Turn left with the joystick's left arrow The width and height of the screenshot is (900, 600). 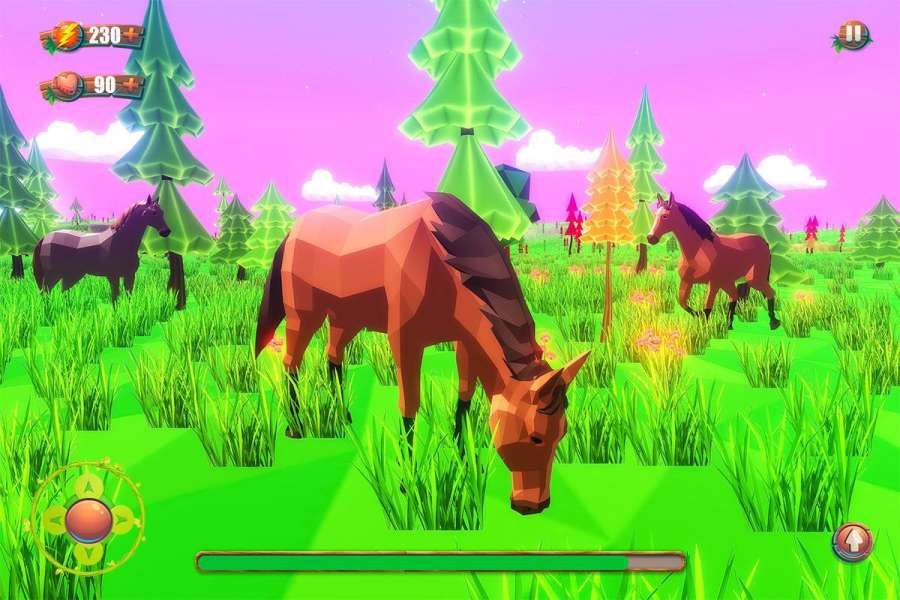point(54,519)
